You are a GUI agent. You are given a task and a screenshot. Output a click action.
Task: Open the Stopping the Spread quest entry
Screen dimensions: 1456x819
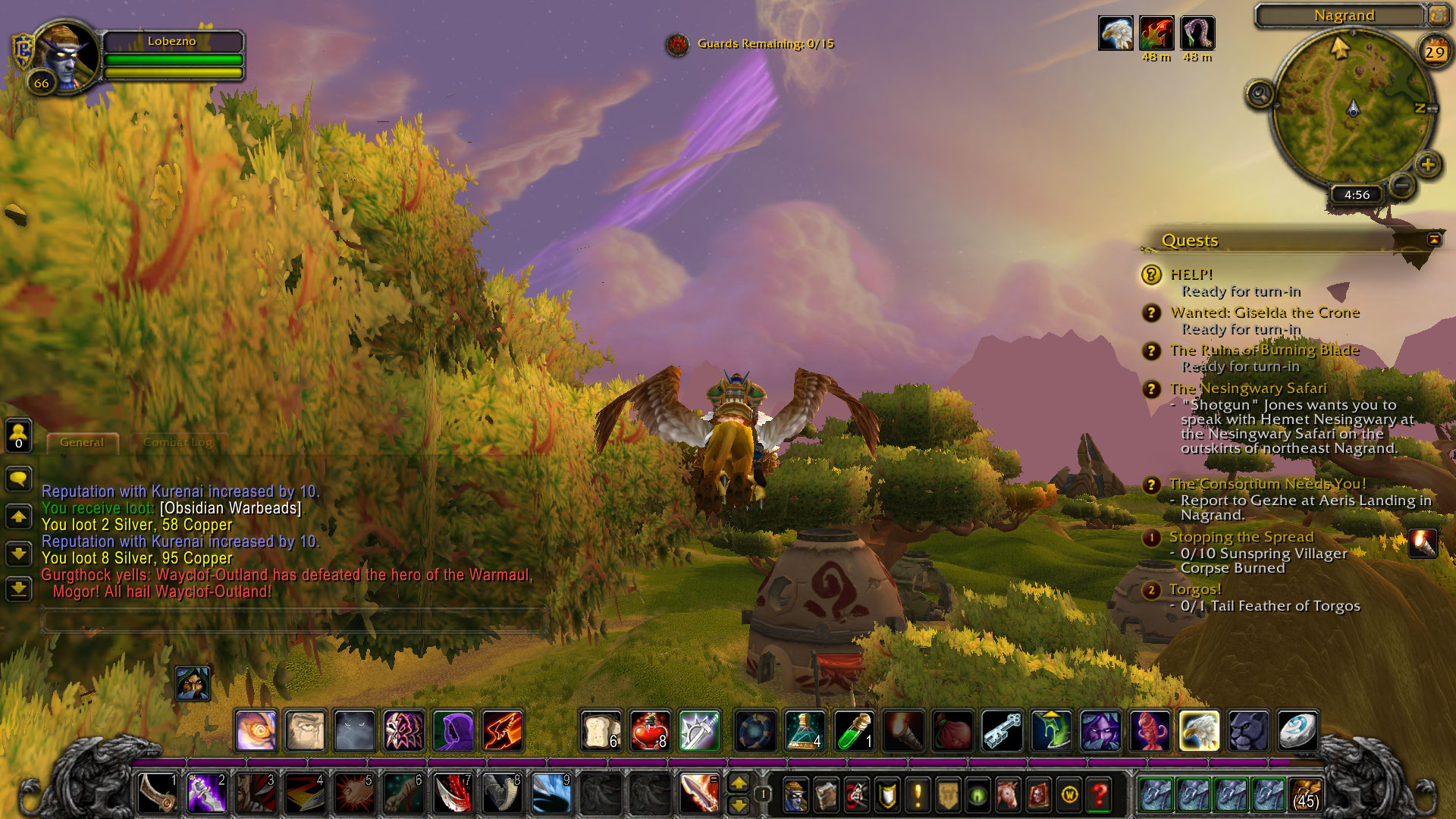coord(1241,537)
